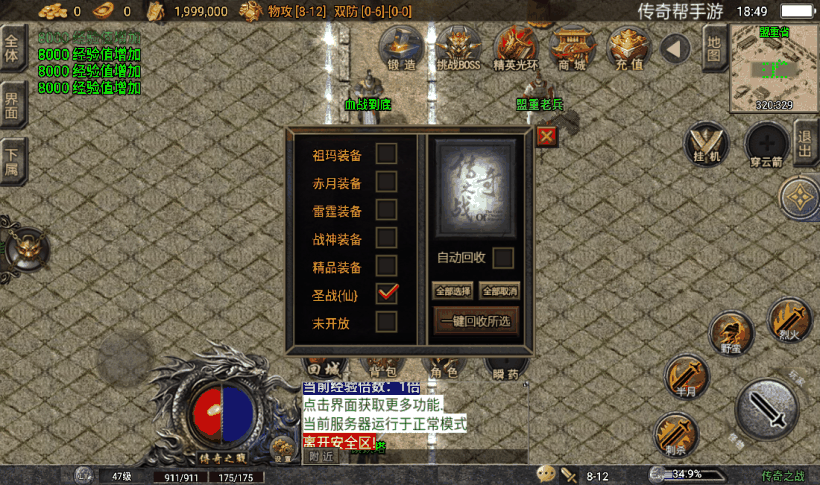Screen dimensions: 820x485
Task: Click the 全部取消 deselect-all button
Action: pyautogui.click(x=500, y=291)
